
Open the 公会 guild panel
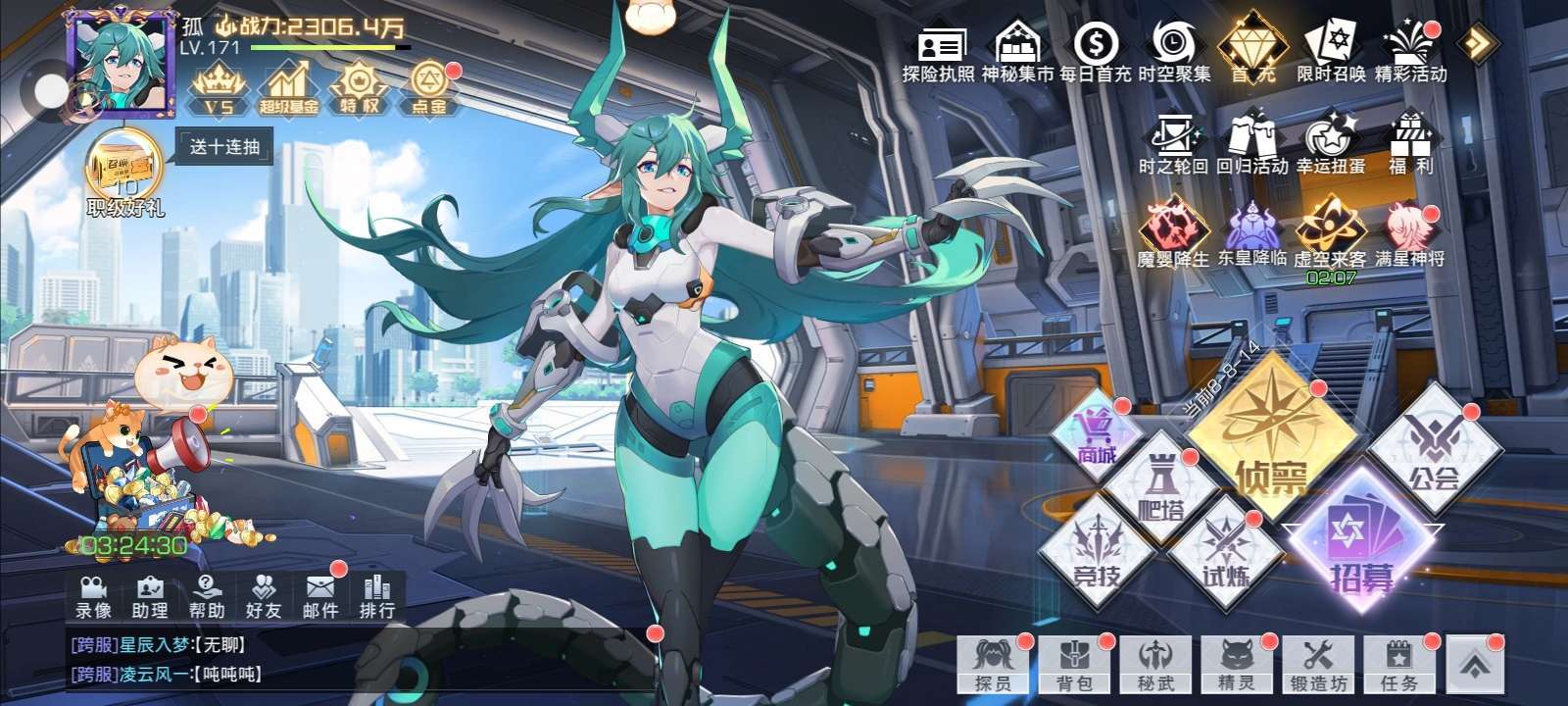click(1433, 451)
